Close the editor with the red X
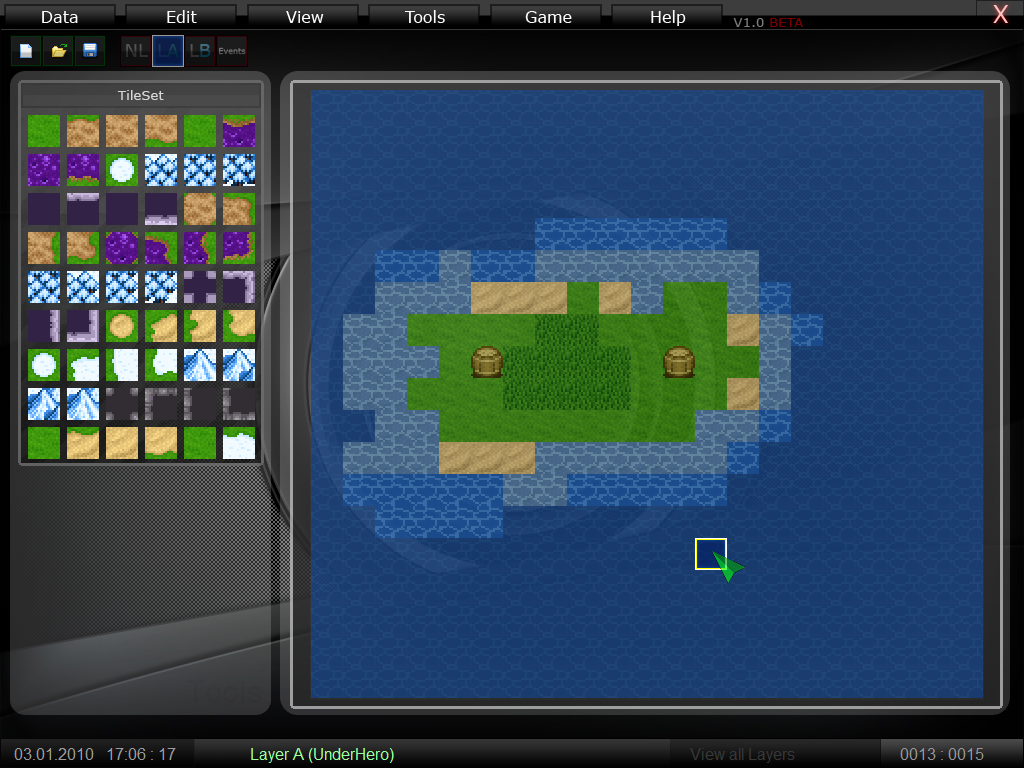The image size is (1024, 768). tap(1000, 14)
